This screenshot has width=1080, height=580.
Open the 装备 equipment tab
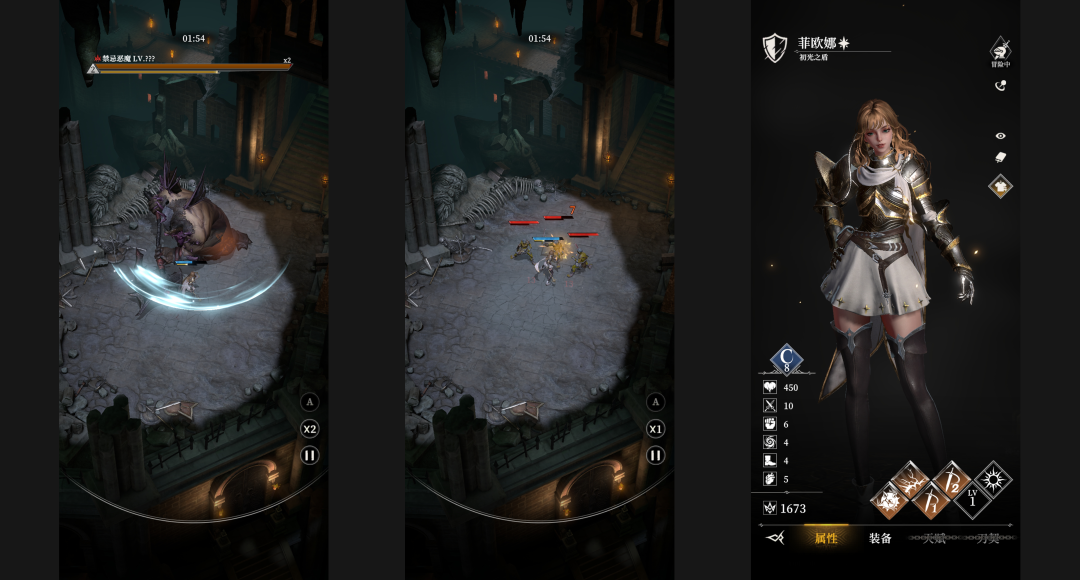pyautogui.click(x=880, y=538)
